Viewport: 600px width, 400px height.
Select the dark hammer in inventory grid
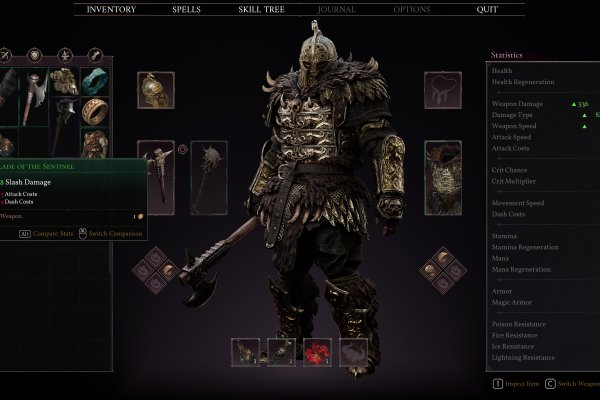[65, 112]
